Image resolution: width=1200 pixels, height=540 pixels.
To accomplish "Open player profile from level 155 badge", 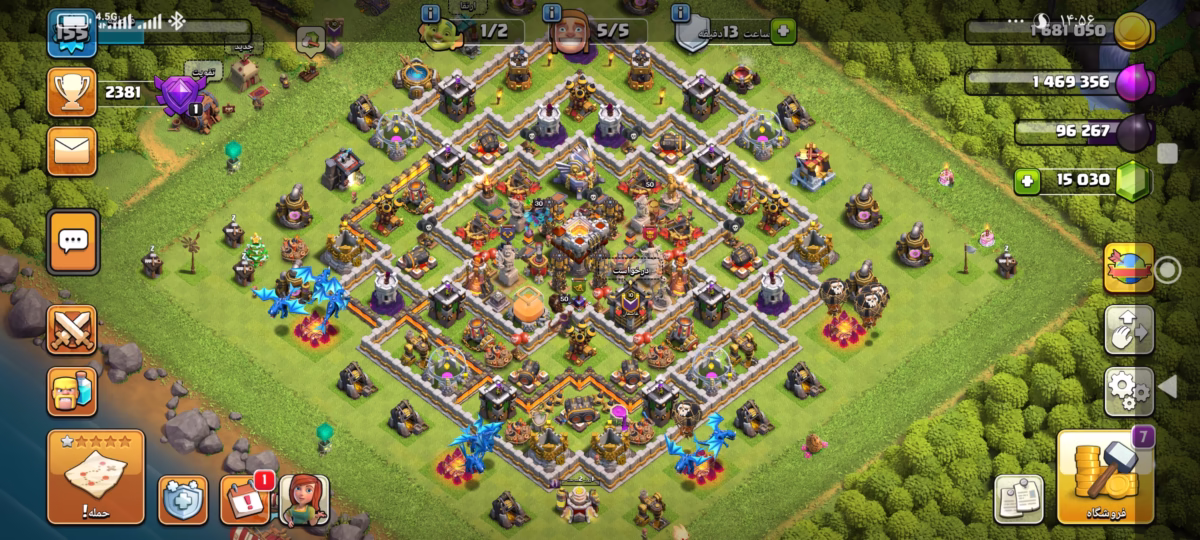I will 72,30.
